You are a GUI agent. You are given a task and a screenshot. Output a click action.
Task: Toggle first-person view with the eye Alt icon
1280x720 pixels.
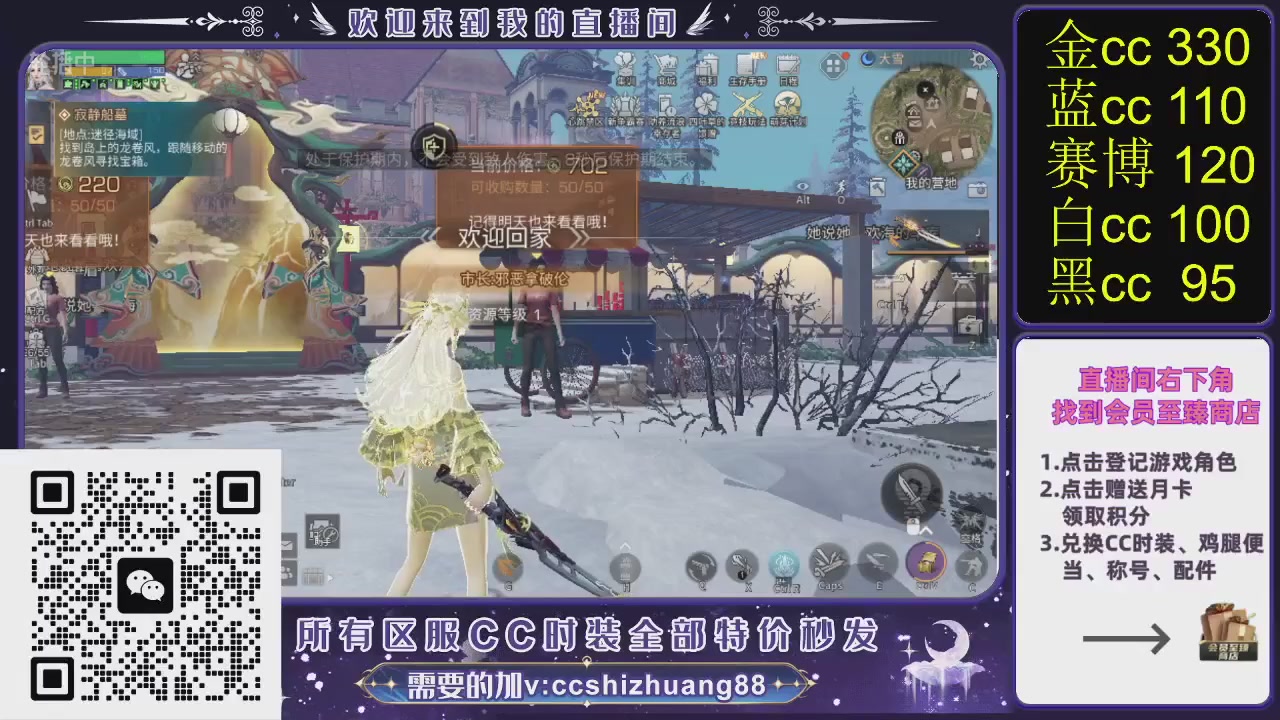click(802, 188)
